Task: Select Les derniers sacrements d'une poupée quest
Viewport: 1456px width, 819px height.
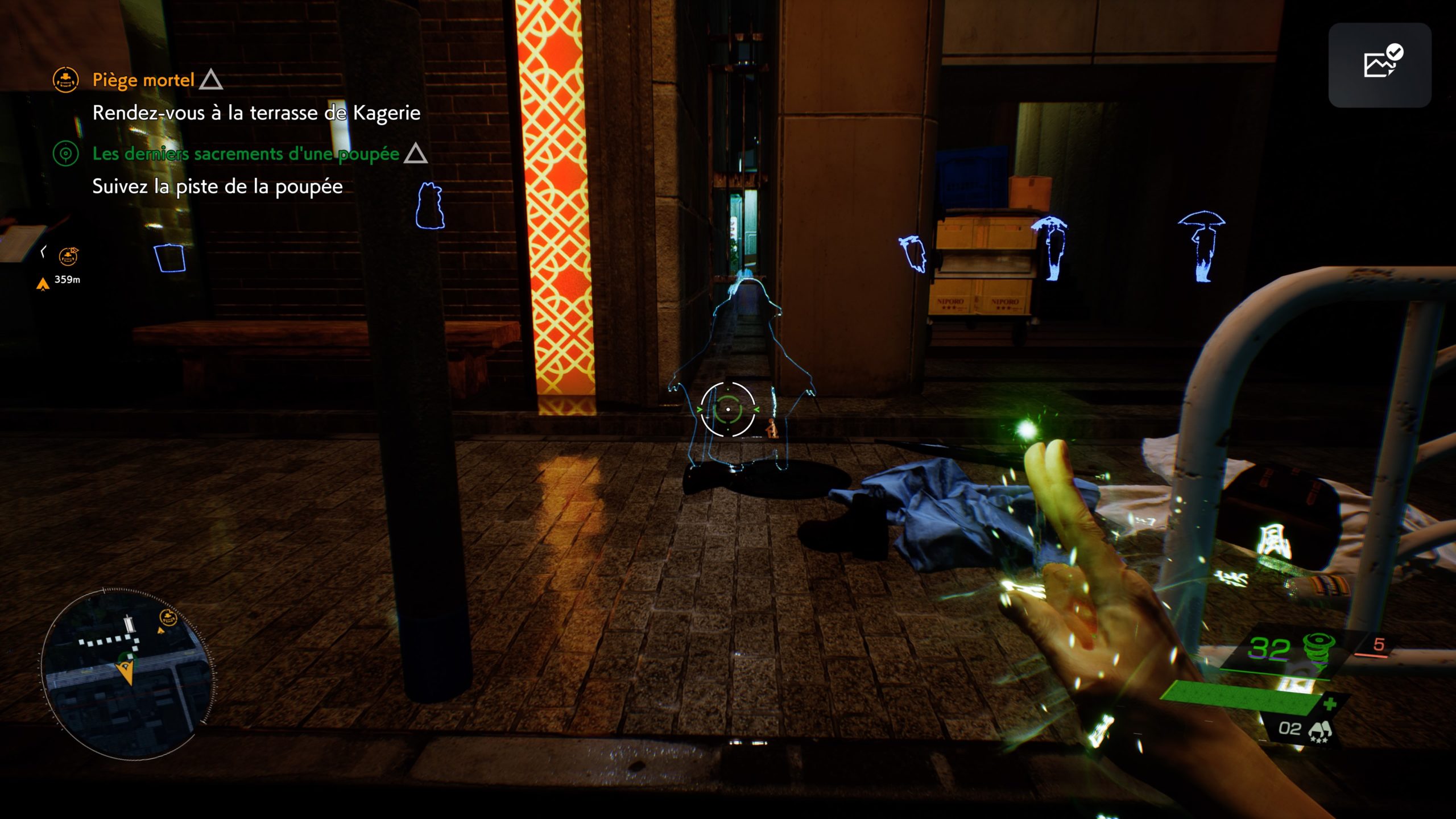Action: coord(246,154)
